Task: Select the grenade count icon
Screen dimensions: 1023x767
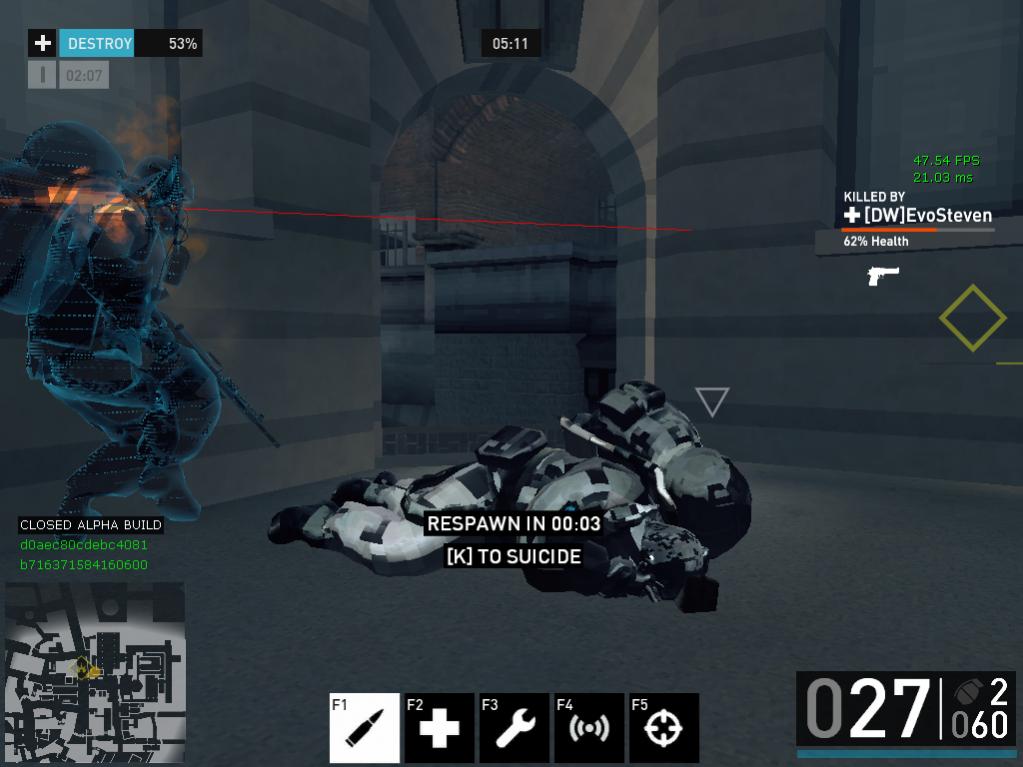Action: [967, 693]
